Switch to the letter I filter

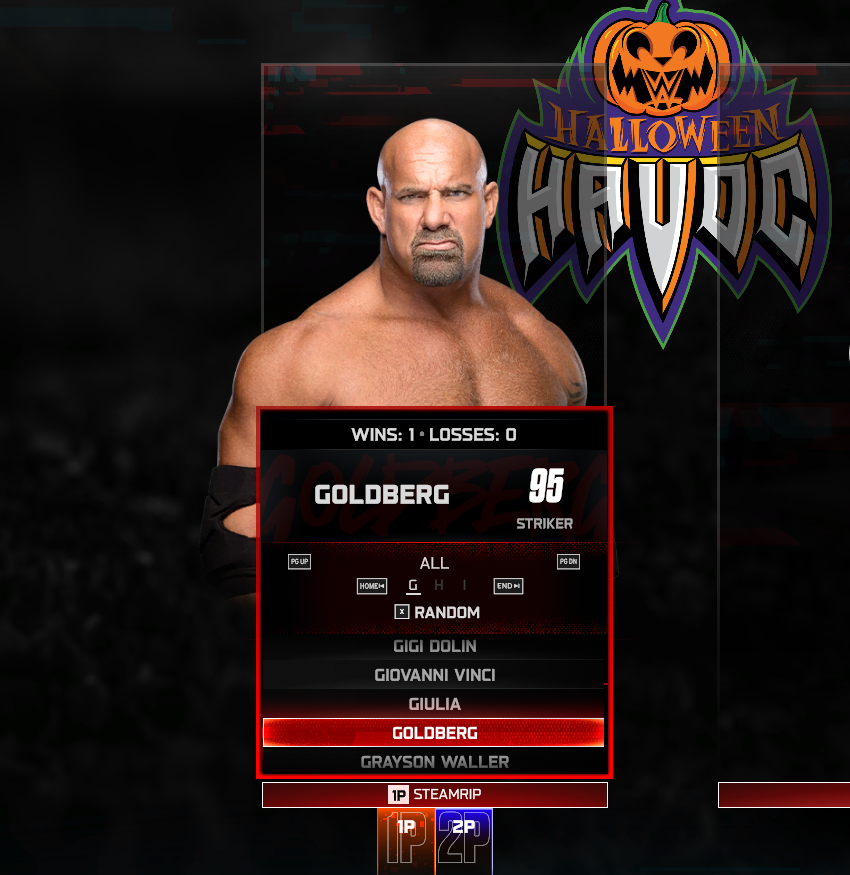click(x=464, y=586)
